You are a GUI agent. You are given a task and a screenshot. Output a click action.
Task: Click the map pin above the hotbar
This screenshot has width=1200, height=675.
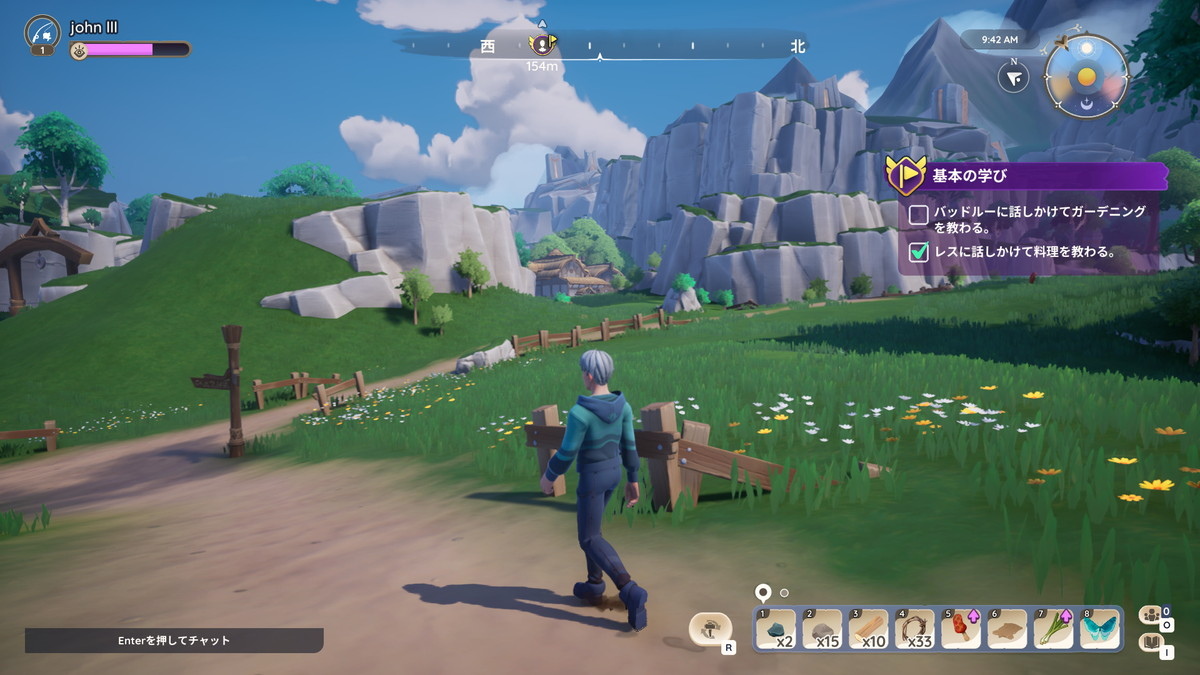coord(763,592)
